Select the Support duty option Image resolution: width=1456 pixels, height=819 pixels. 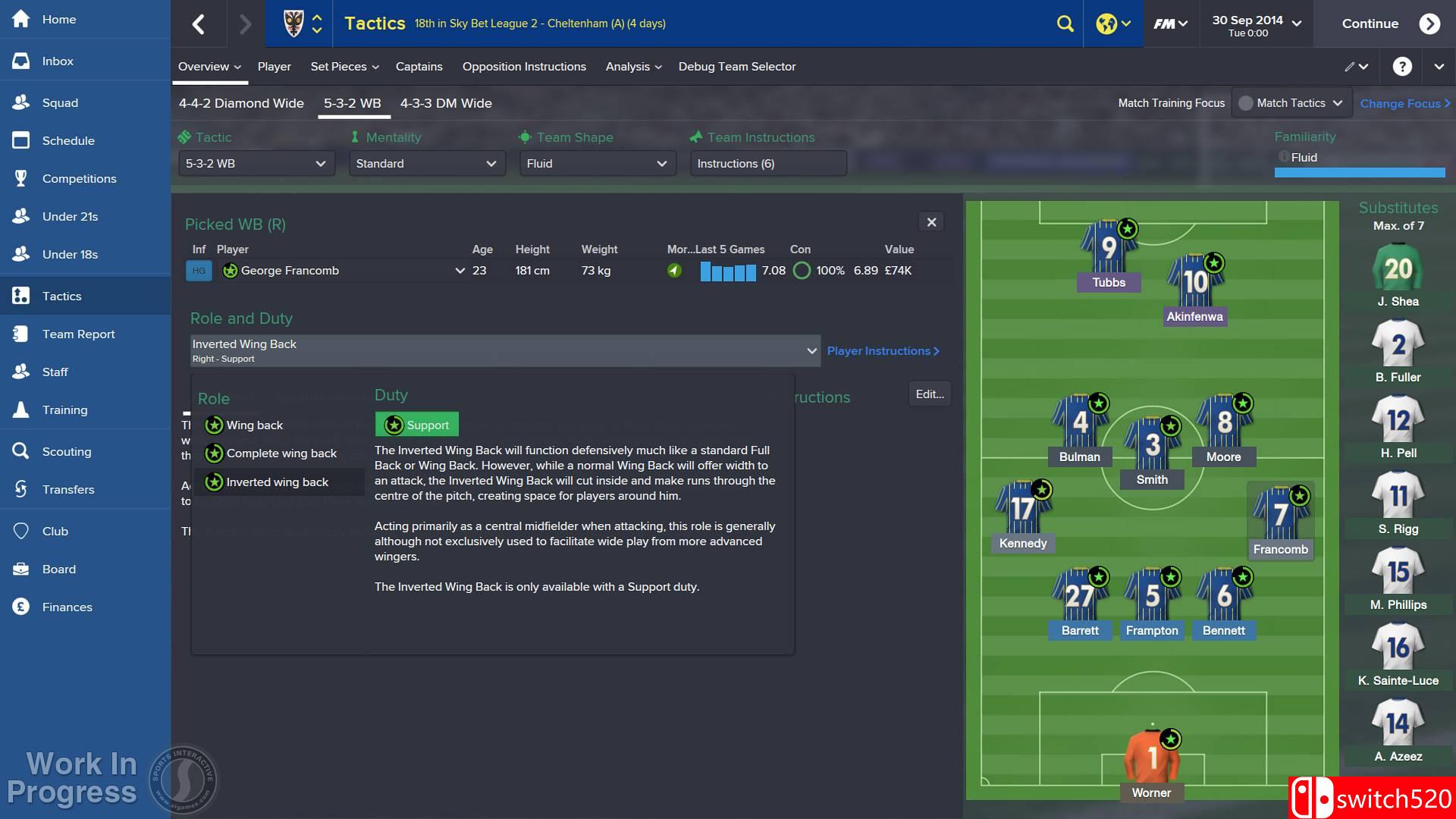pos(416,425)
